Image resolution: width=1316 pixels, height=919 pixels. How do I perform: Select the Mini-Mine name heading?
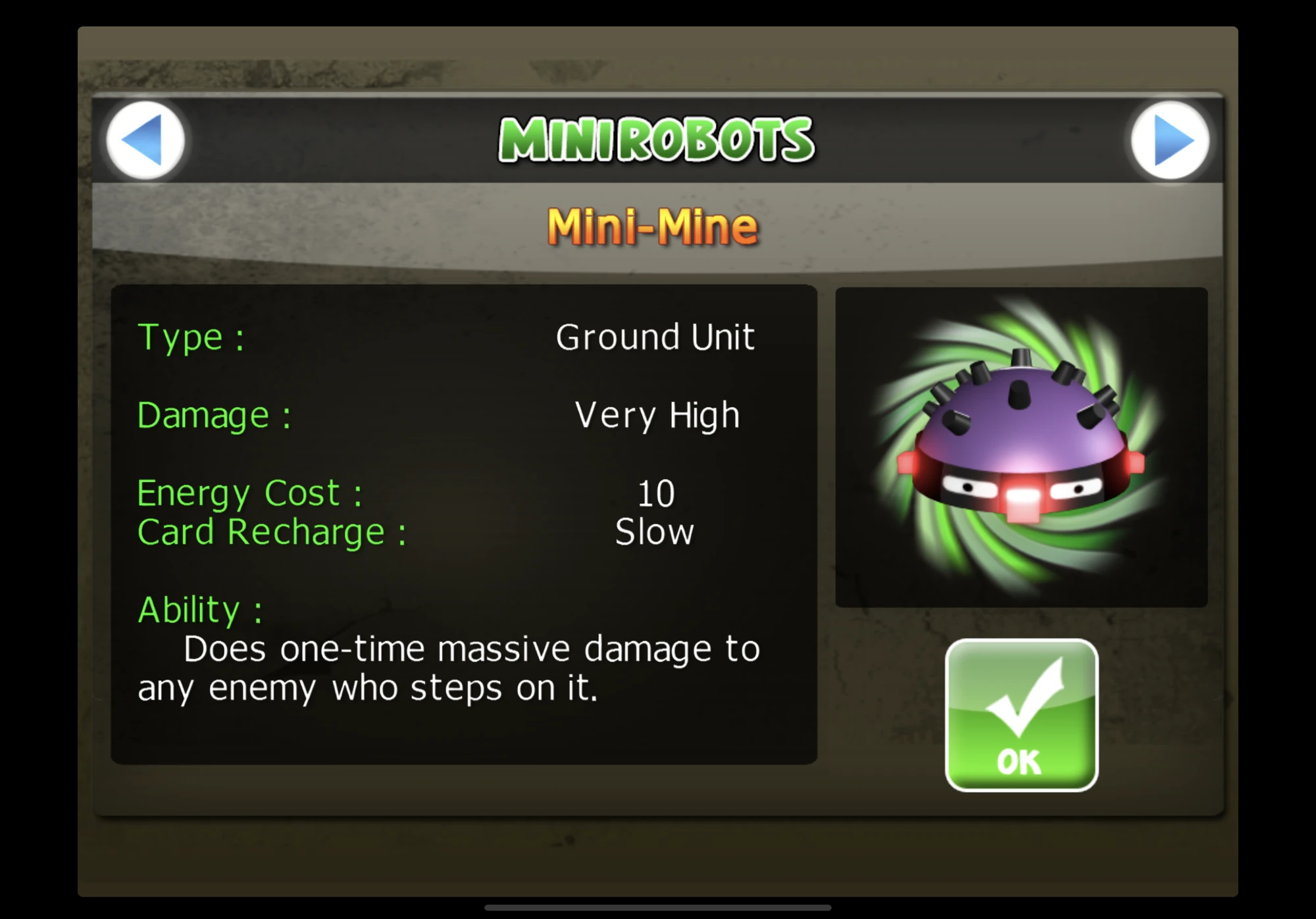tap(655, 227)
